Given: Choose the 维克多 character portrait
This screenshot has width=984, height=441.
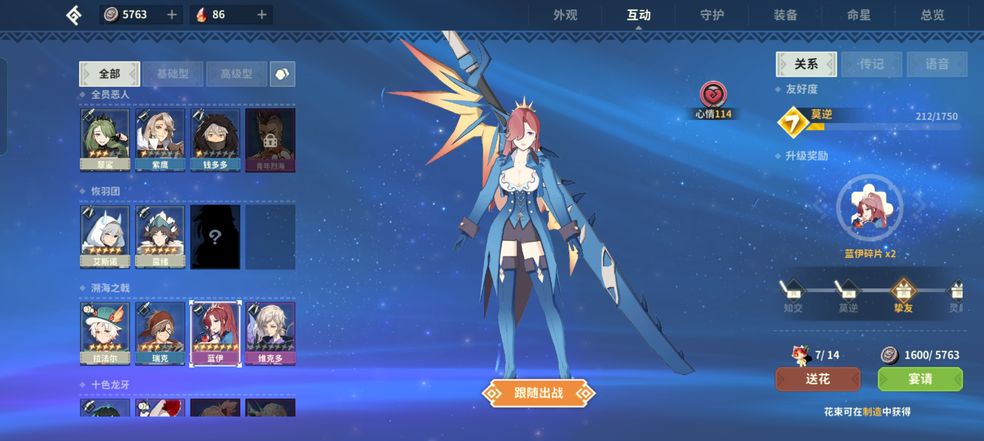Looking at the screenshot, I should (x=270, y=334).
